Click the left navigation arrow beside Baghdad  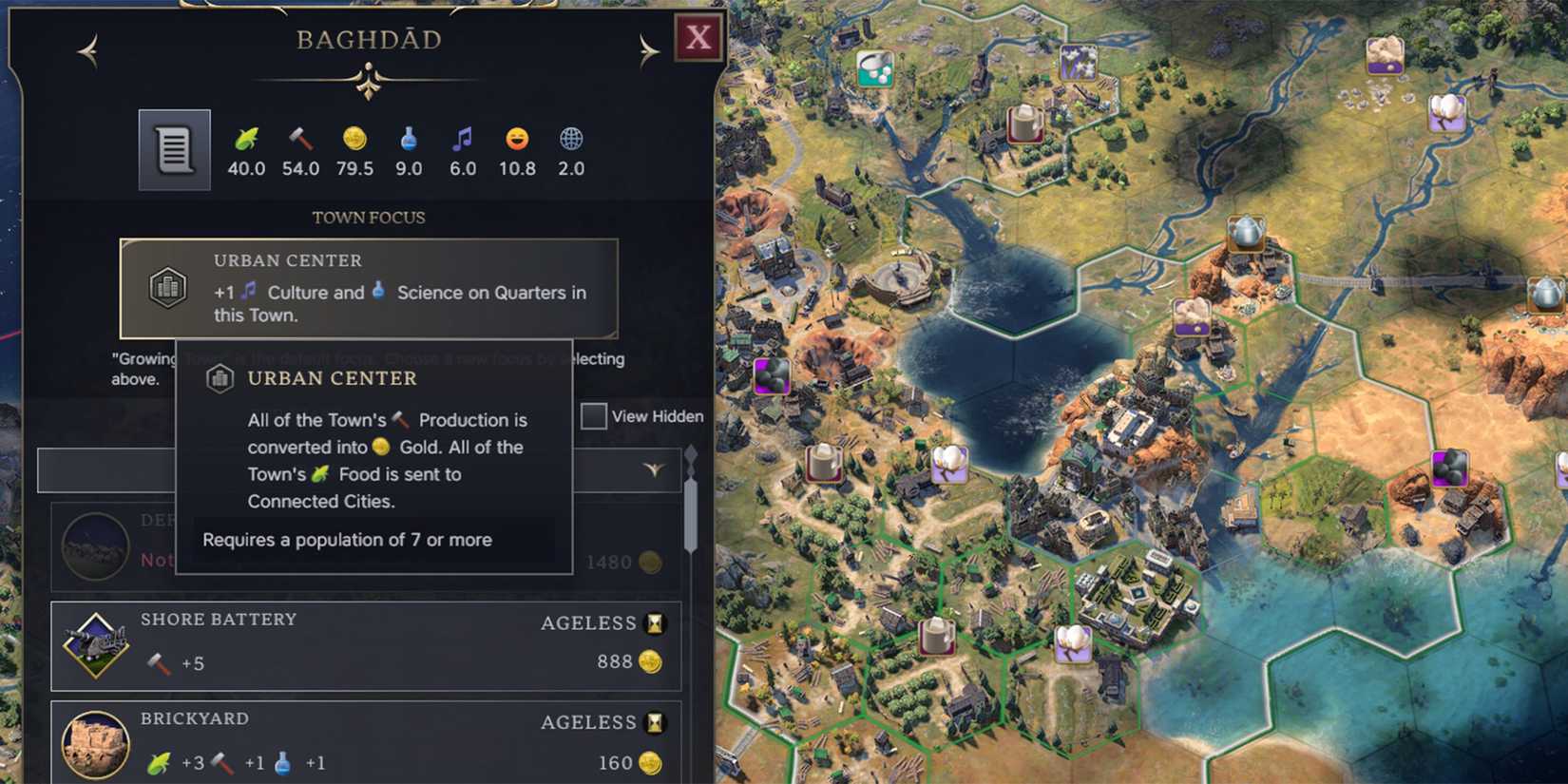pyautogui.click(x=87, y=49)
